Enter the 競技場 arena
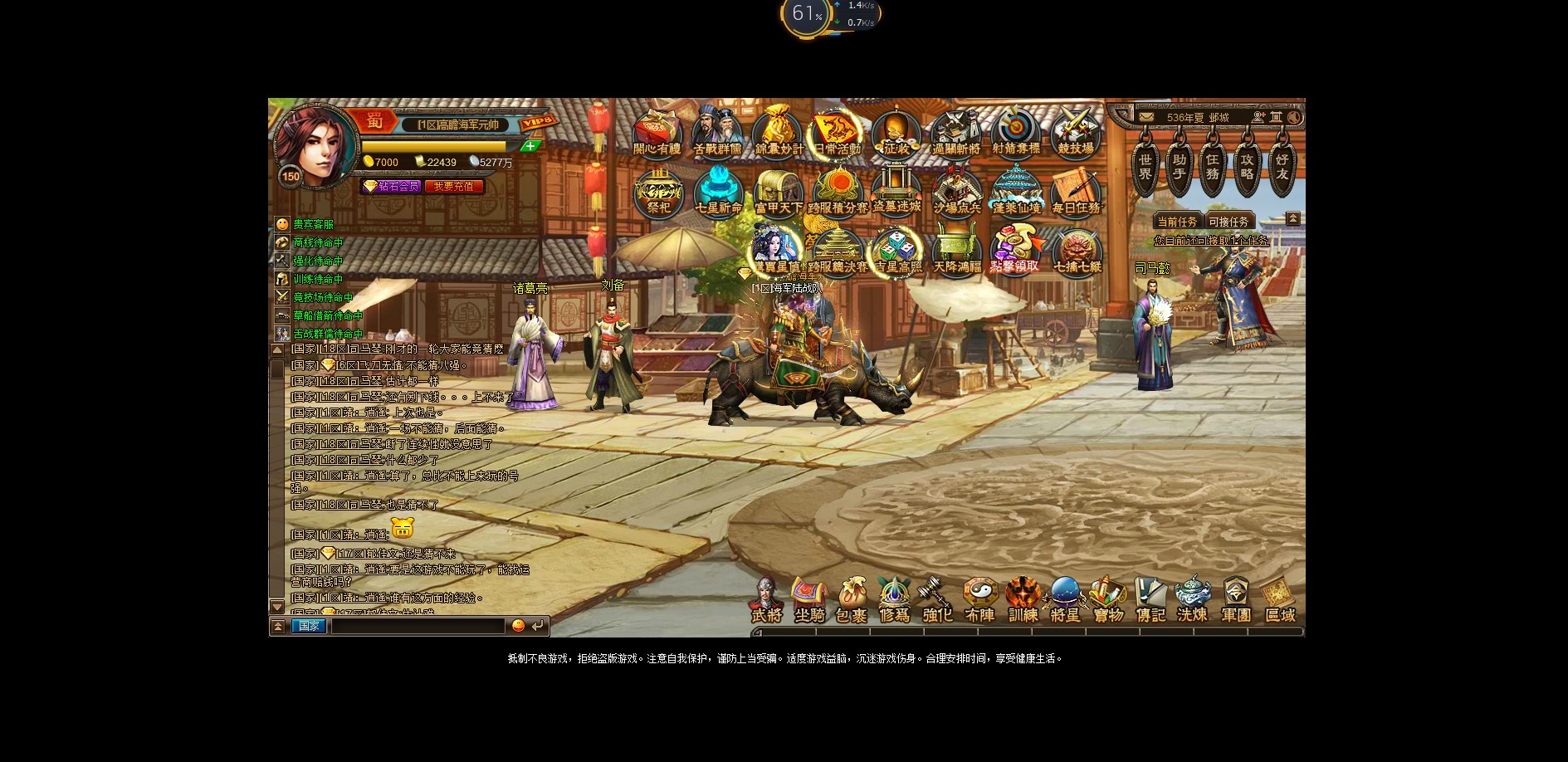 pos(1075,133)
